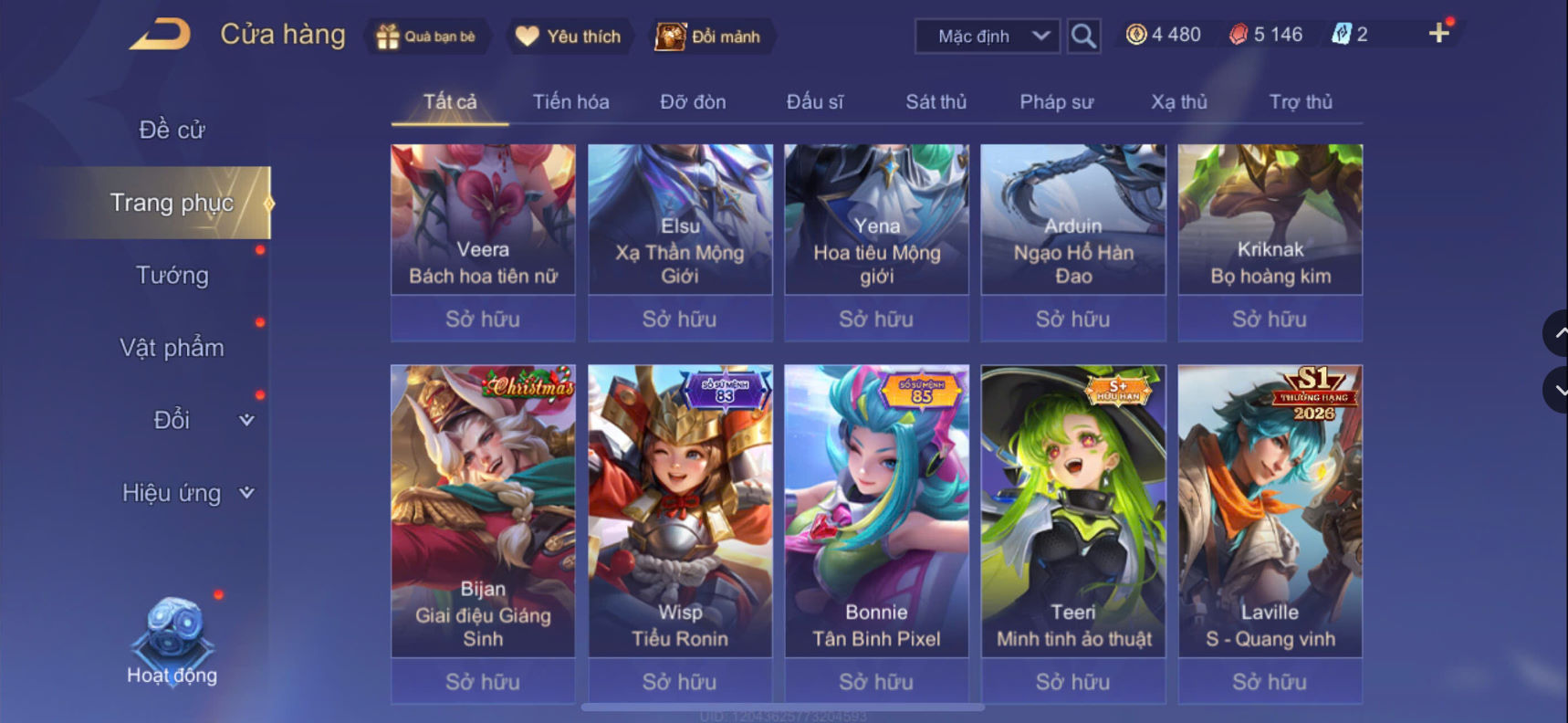Click the plus button to add currency
This screenshot has height=723, width=1568.
(1440, 33)
